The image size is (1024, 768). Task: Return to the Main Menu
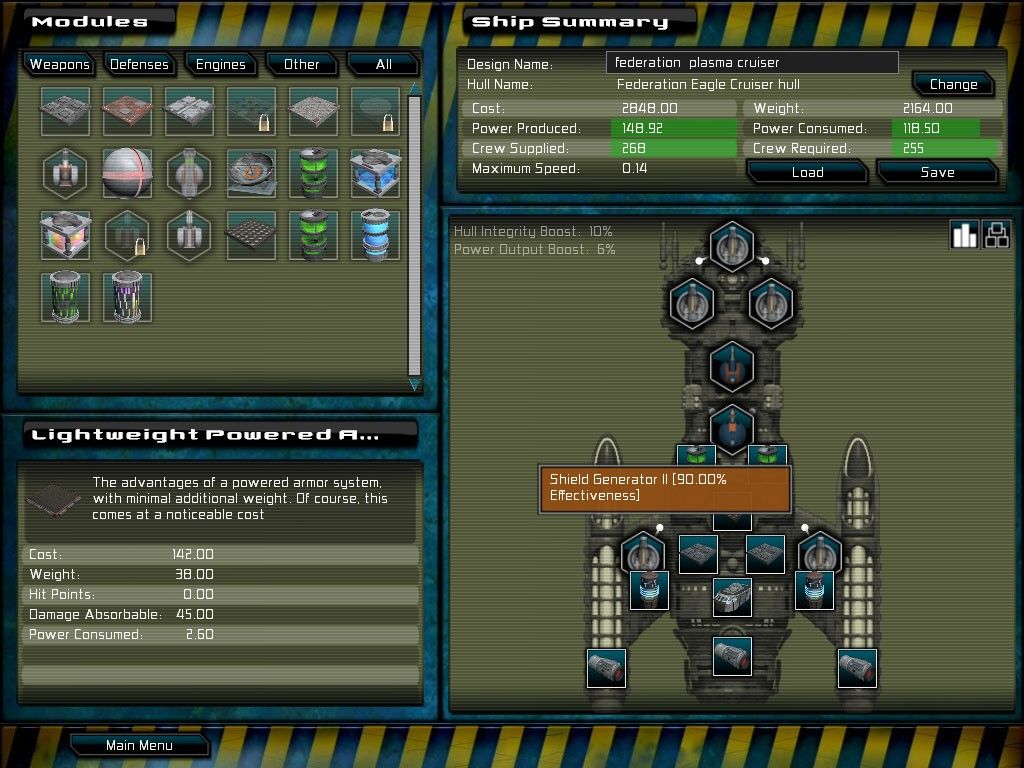coord(139,745)
